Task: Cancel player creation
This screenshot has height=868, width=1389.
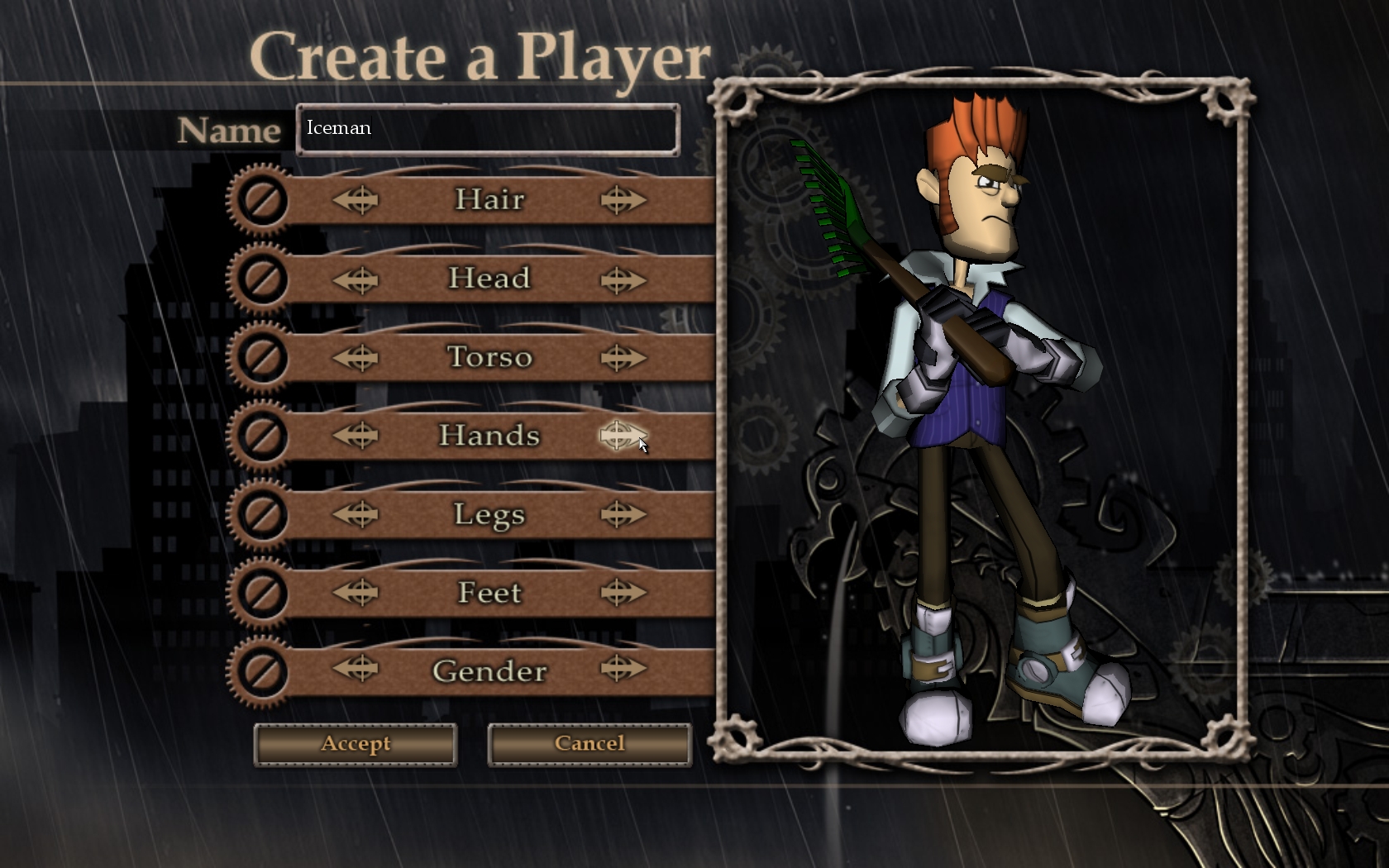Action: point(589,744)
